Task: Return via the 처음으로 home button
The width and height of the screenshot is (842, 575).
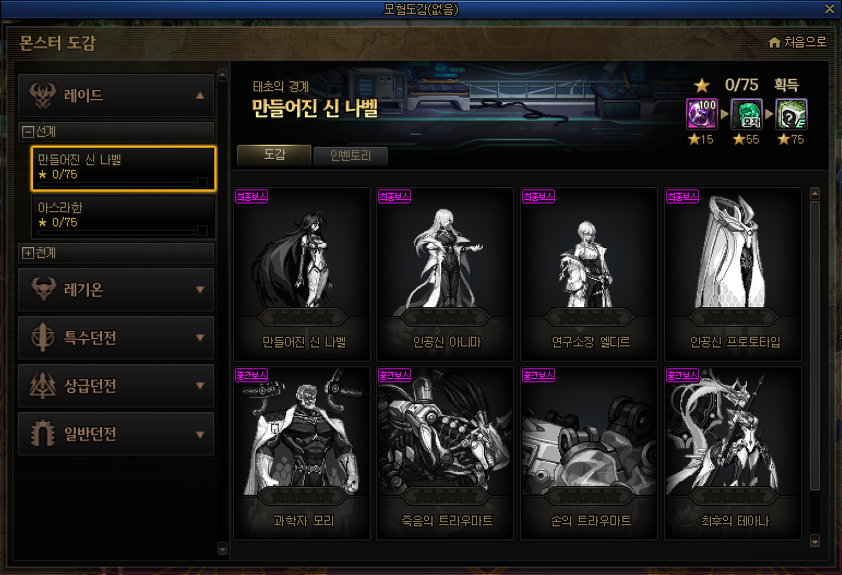Action: [798, 42]
